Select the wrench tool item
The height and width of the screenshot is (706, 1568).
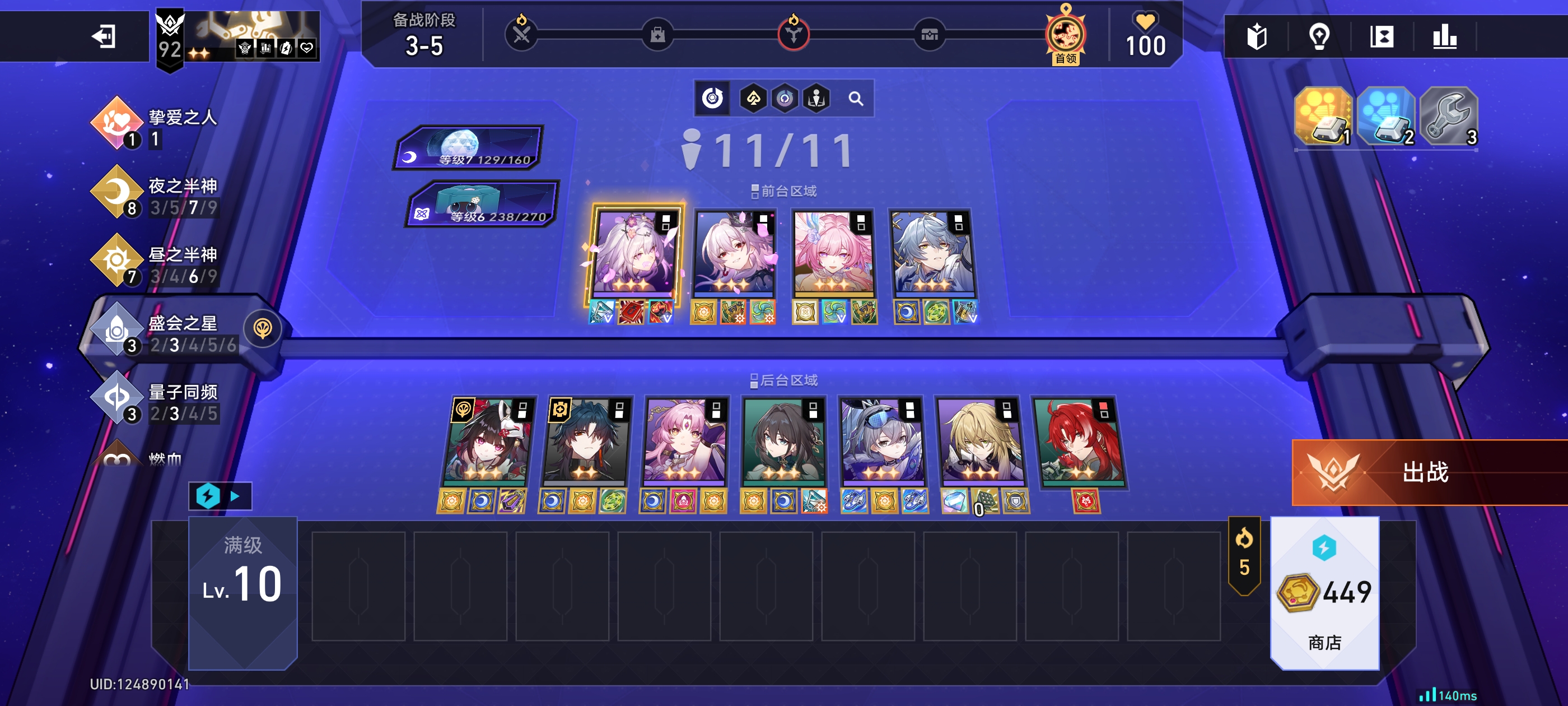coord(1449,116)
